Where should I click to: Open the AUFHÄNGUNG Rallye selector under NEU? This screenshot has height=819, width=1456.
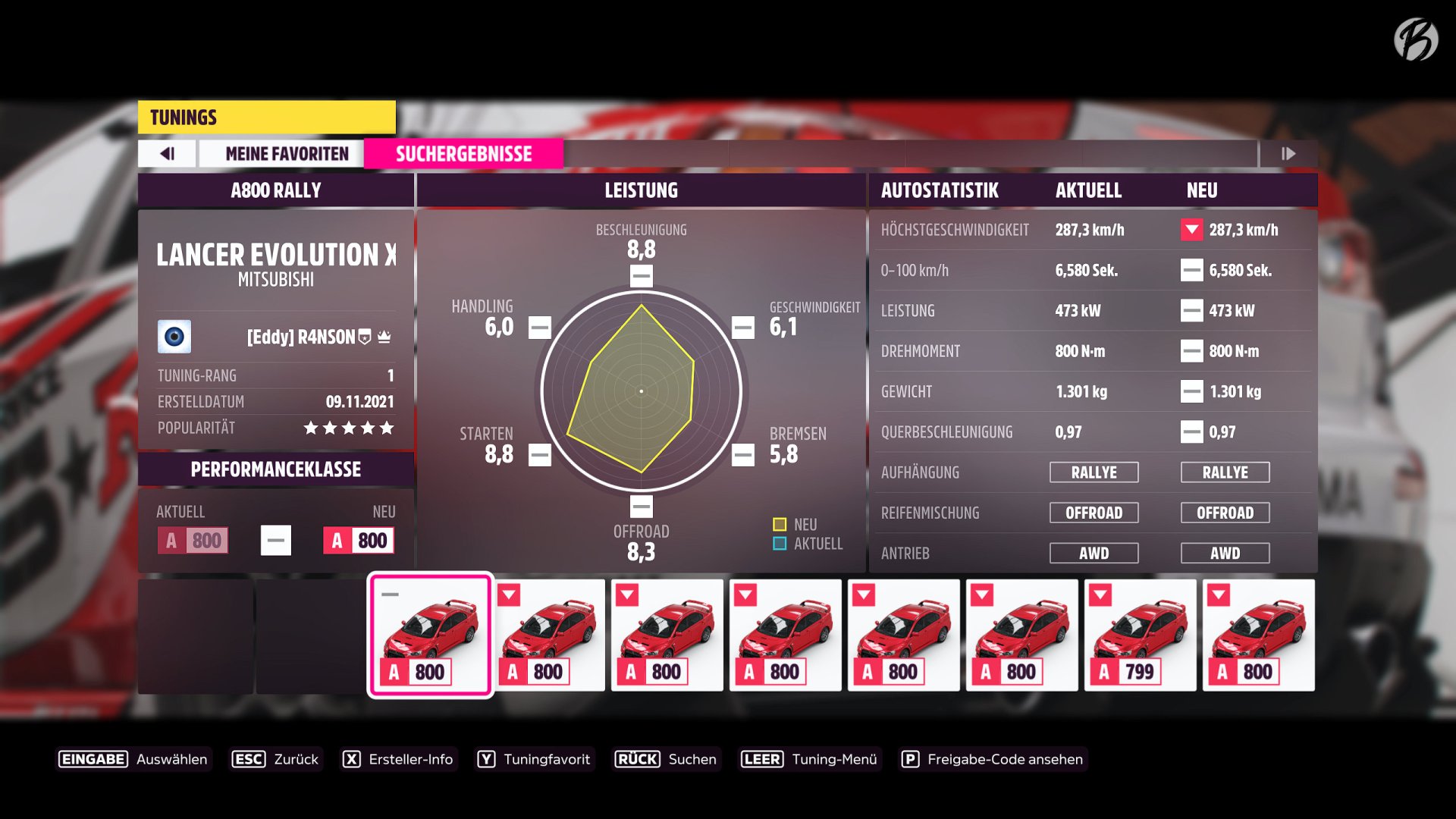pyautogui.click(x=1225, y=472)
